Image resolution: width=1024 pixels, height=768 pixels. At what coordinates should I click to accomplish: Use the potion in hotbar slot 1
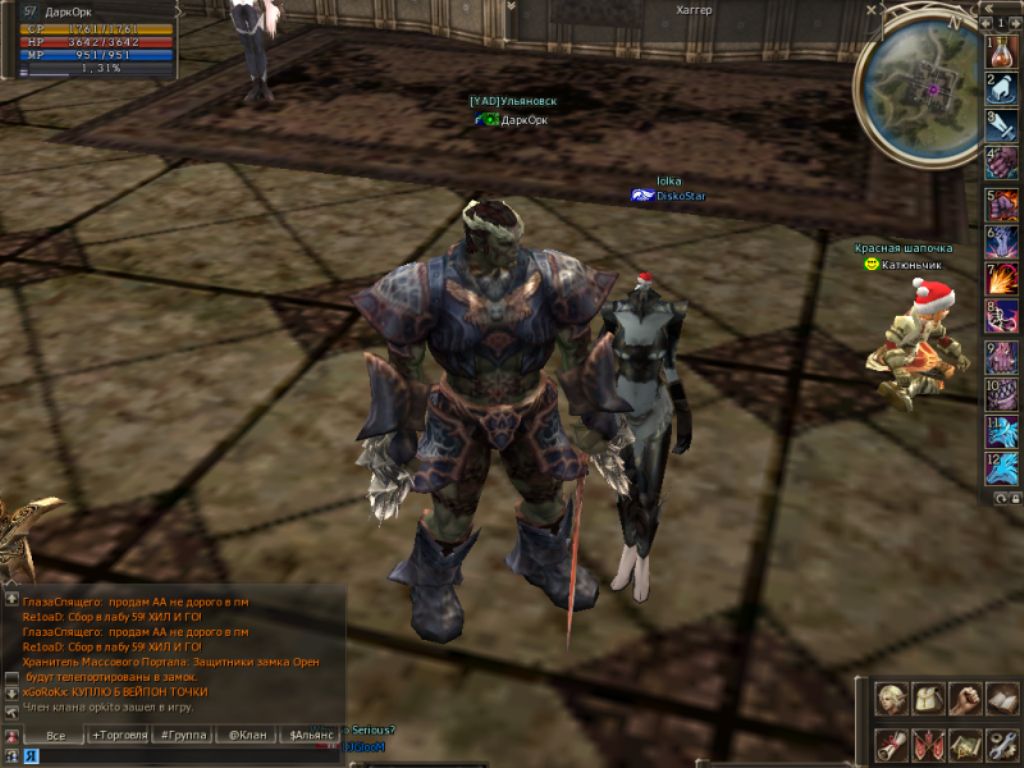(x=1002, y=51)
